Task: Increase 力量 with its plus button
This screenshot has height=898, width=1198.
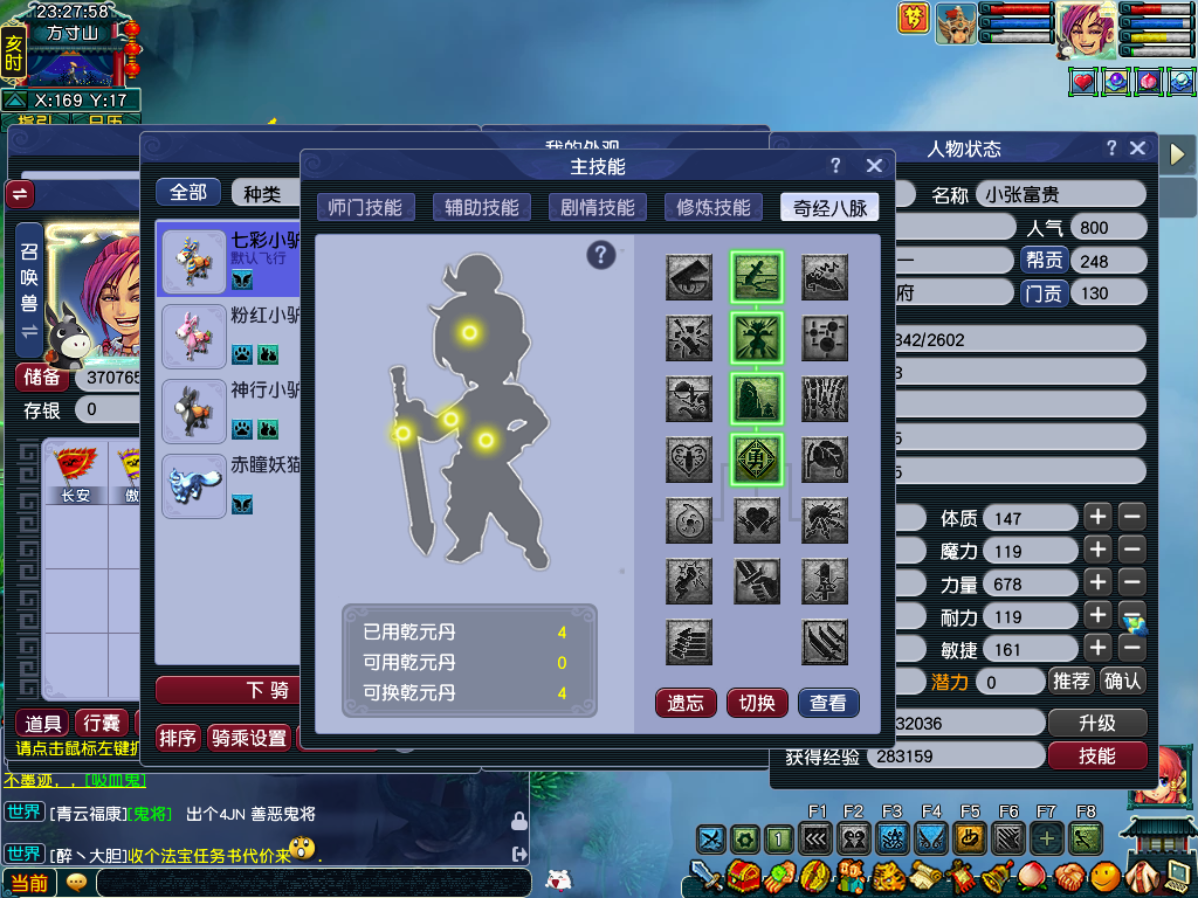Action: point(1098,582)
